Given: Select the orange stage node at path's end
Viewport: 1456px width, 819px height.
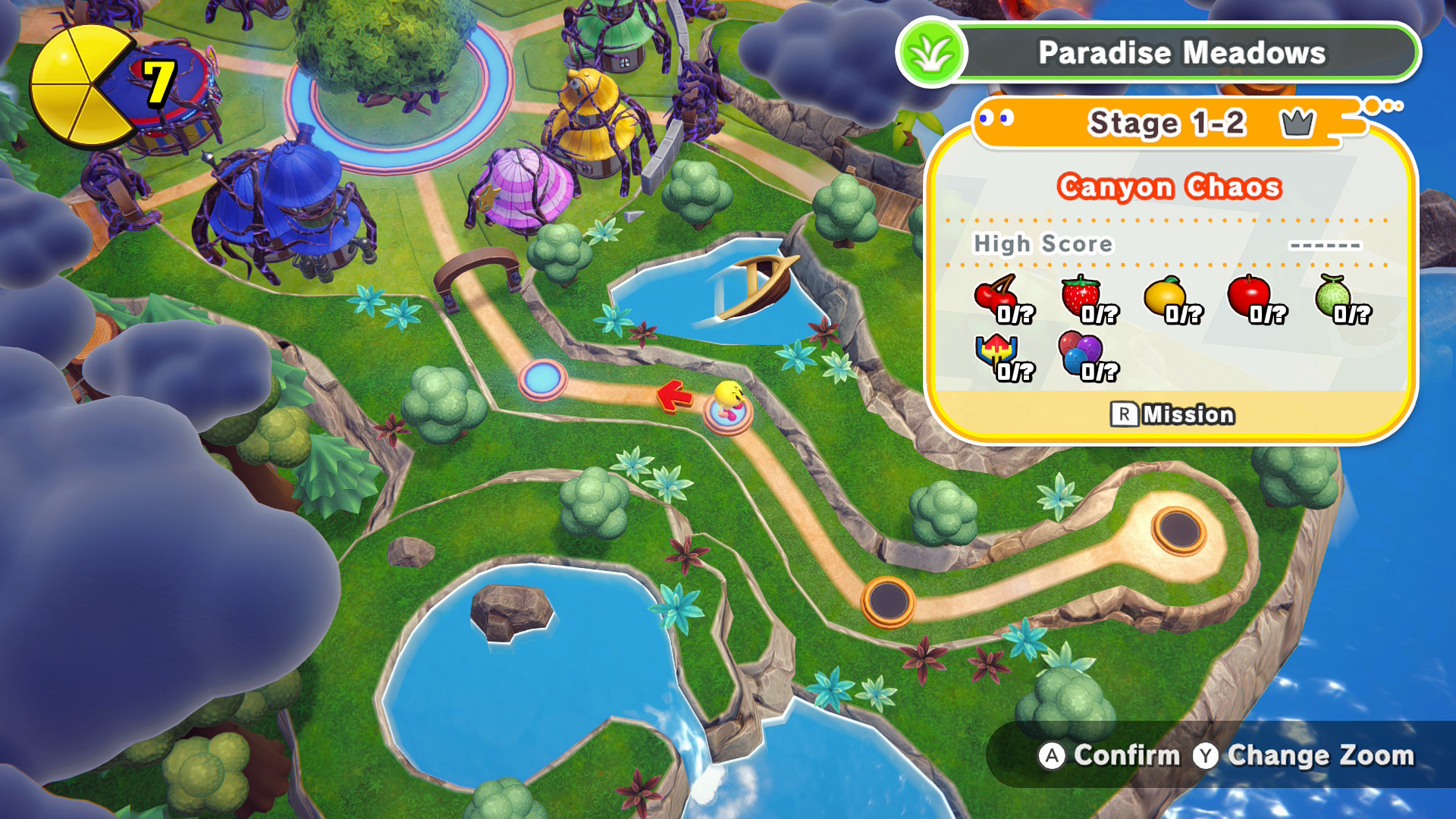Looking at the screenshot, I should click(x=1178, y=530).
